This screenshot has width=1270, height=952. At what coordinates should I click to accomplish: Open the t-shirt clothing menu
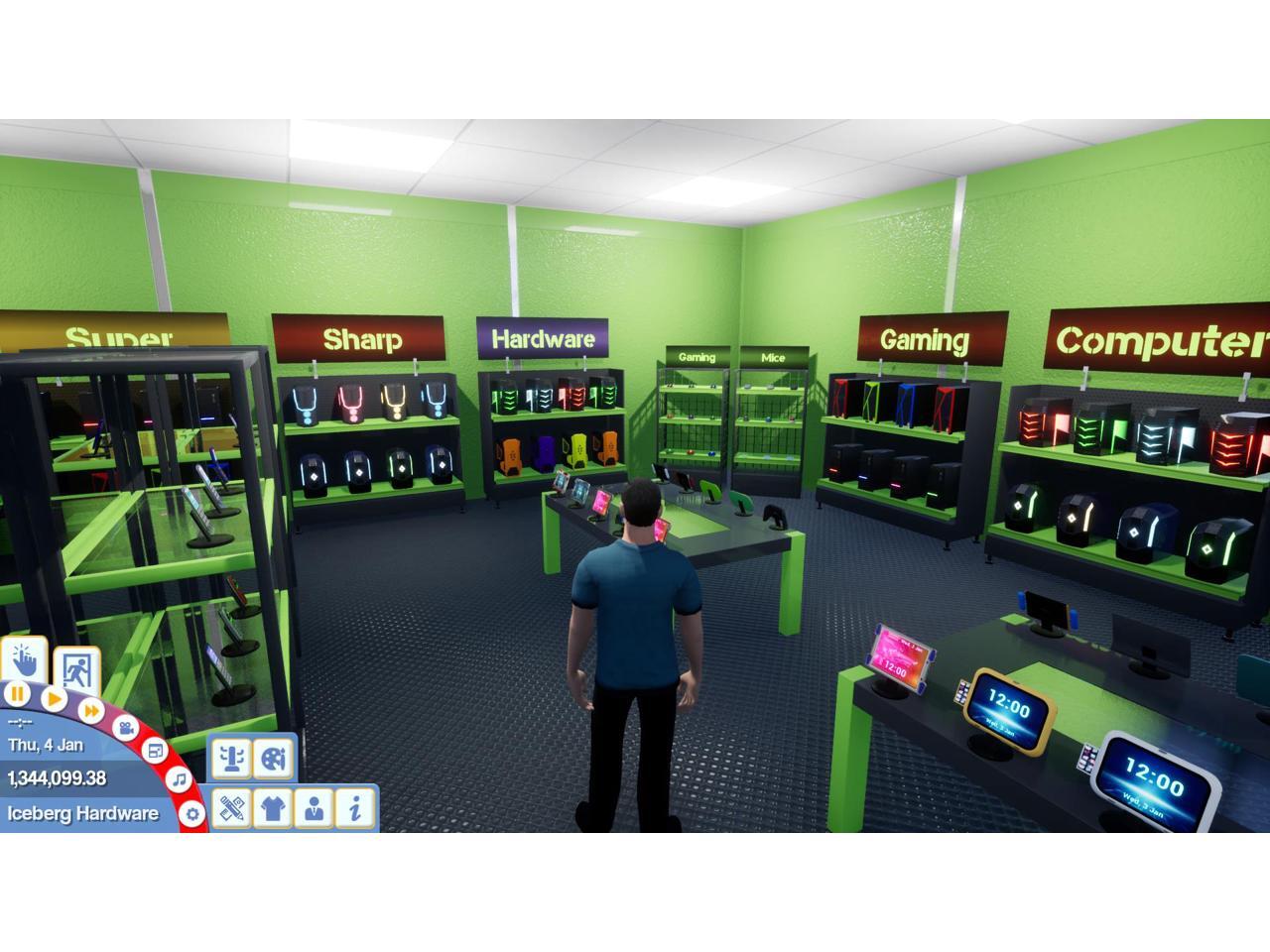coord(273,808)
